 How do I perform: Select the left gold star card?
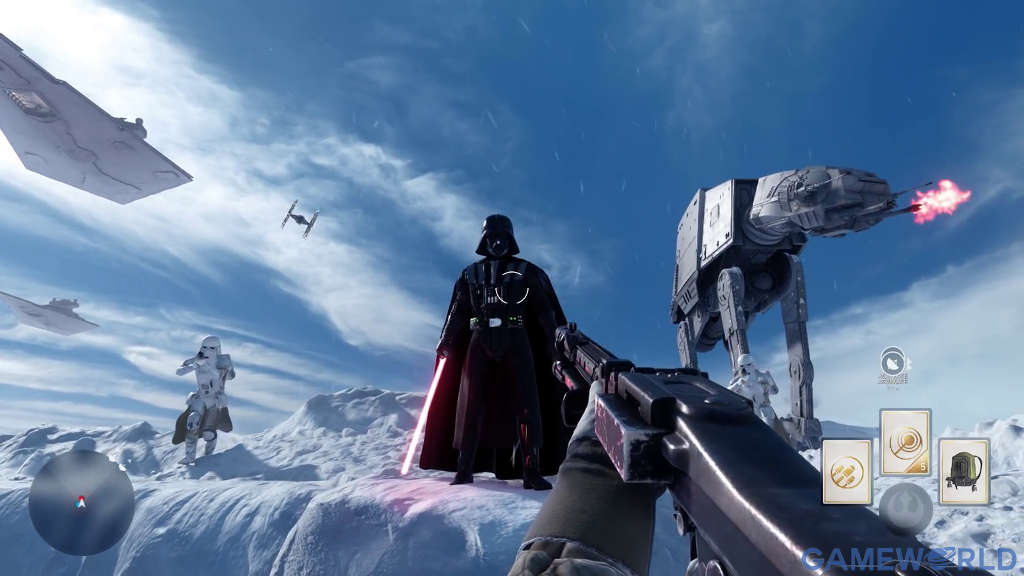click(846, 471)
